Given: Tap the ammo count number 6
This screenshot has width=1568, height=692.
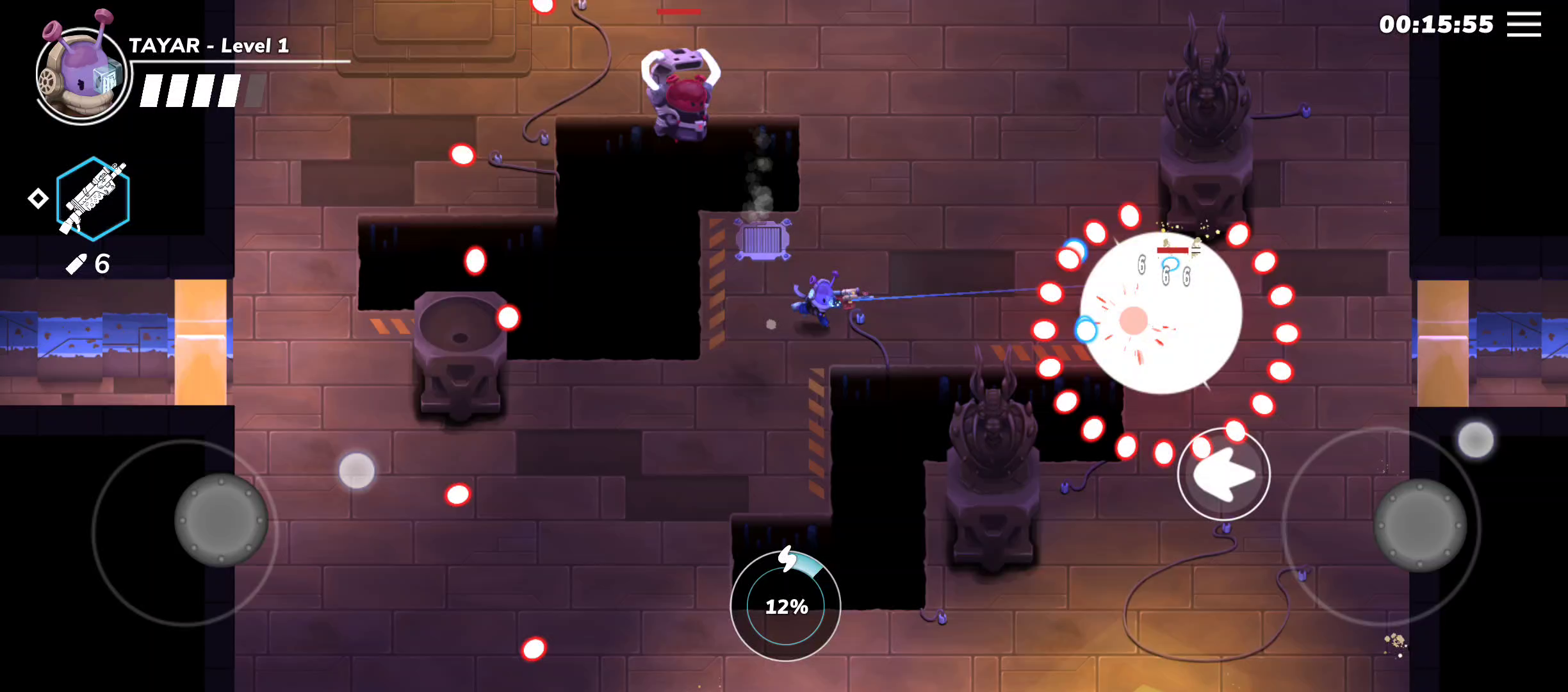Looking at the screenshot, I should 102,263.
